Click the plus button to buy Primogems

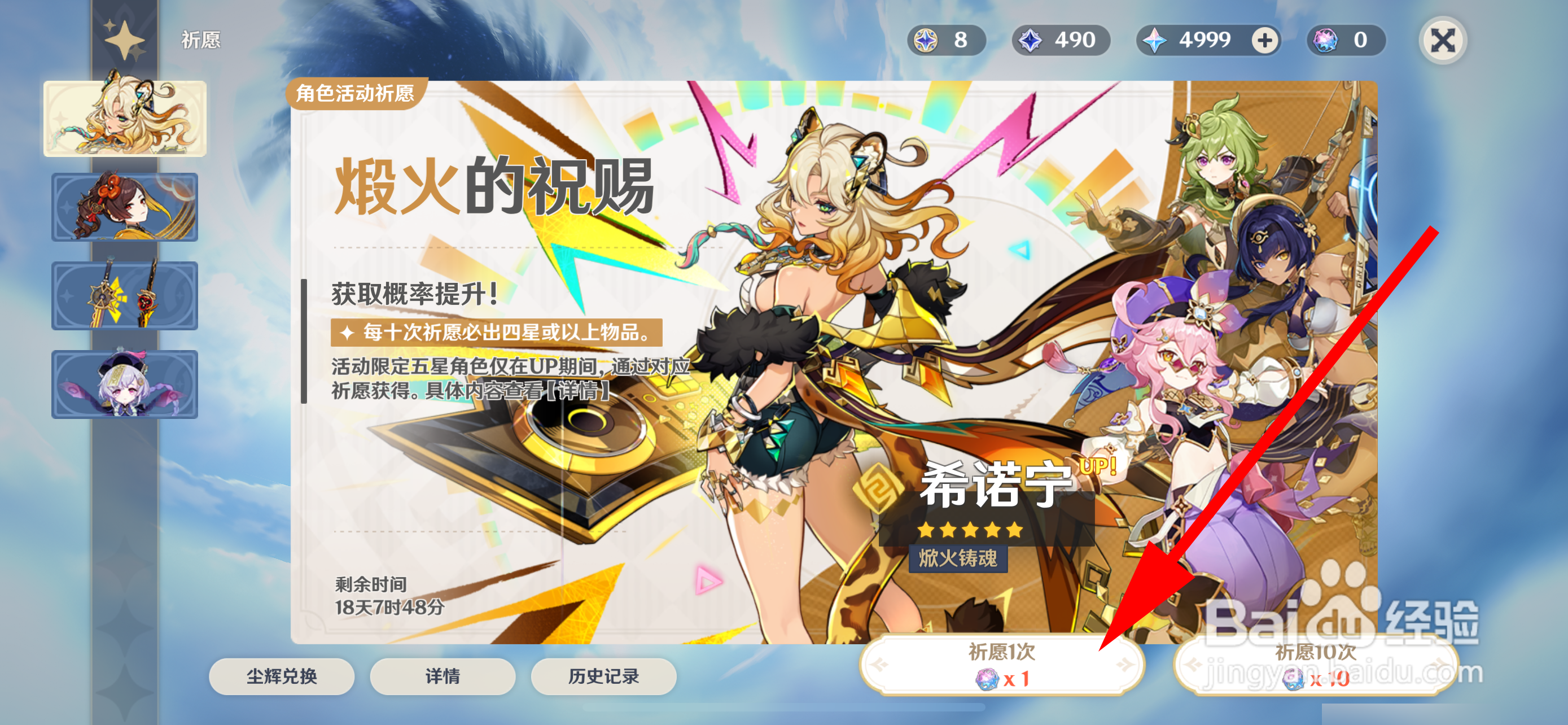click(1268, 40)
